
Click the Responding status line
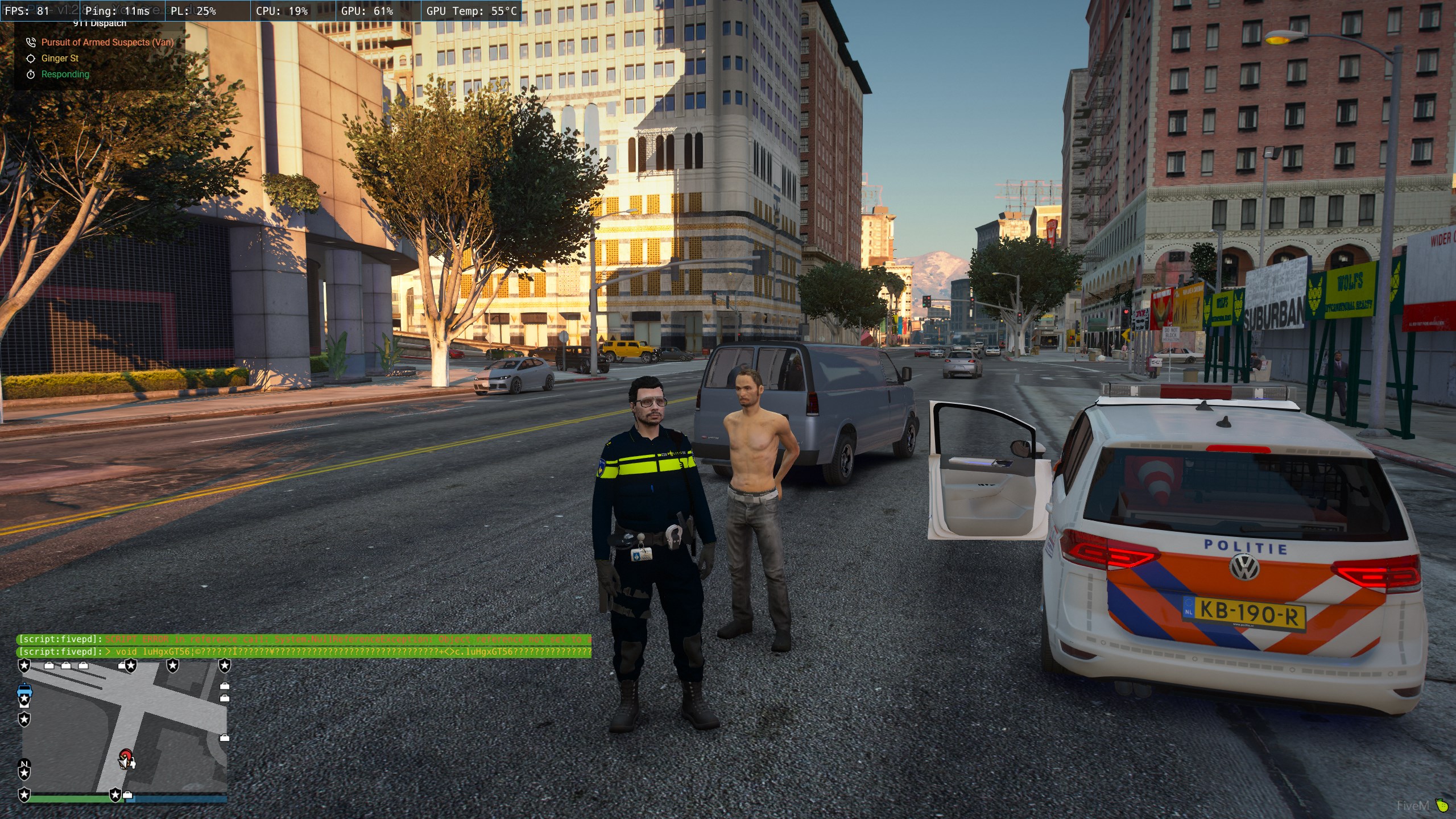[x=65, y=74]
